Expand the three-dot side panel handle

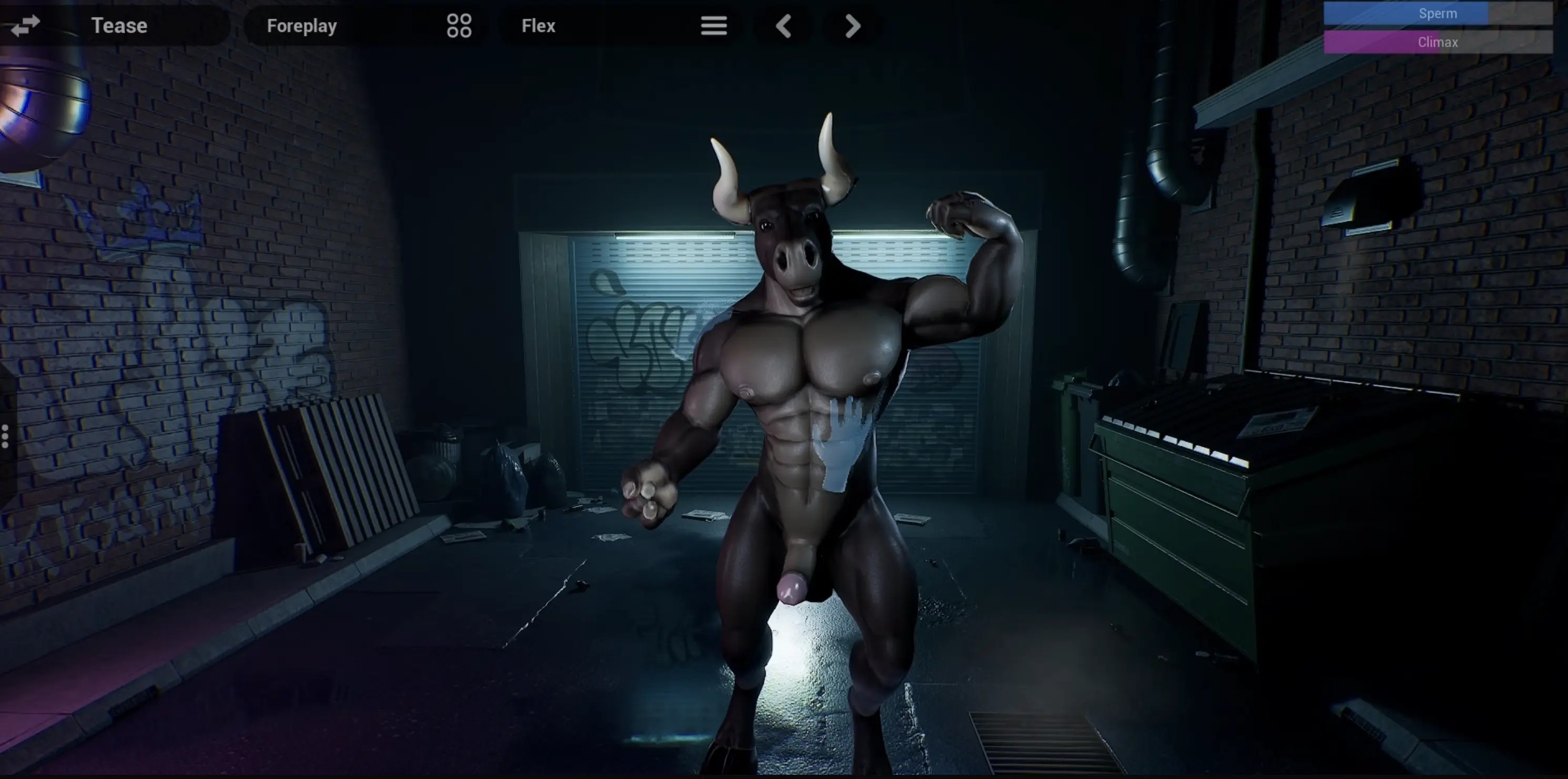(x=5, y=436)
